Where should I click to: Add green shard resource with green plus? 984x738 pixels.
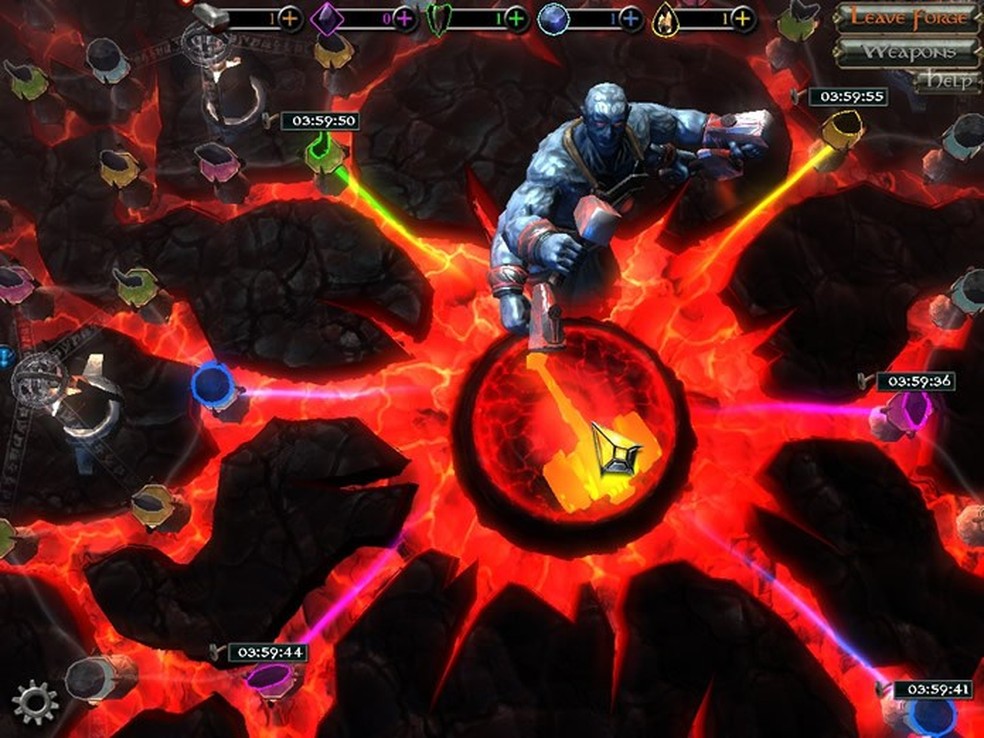(516, 18)
